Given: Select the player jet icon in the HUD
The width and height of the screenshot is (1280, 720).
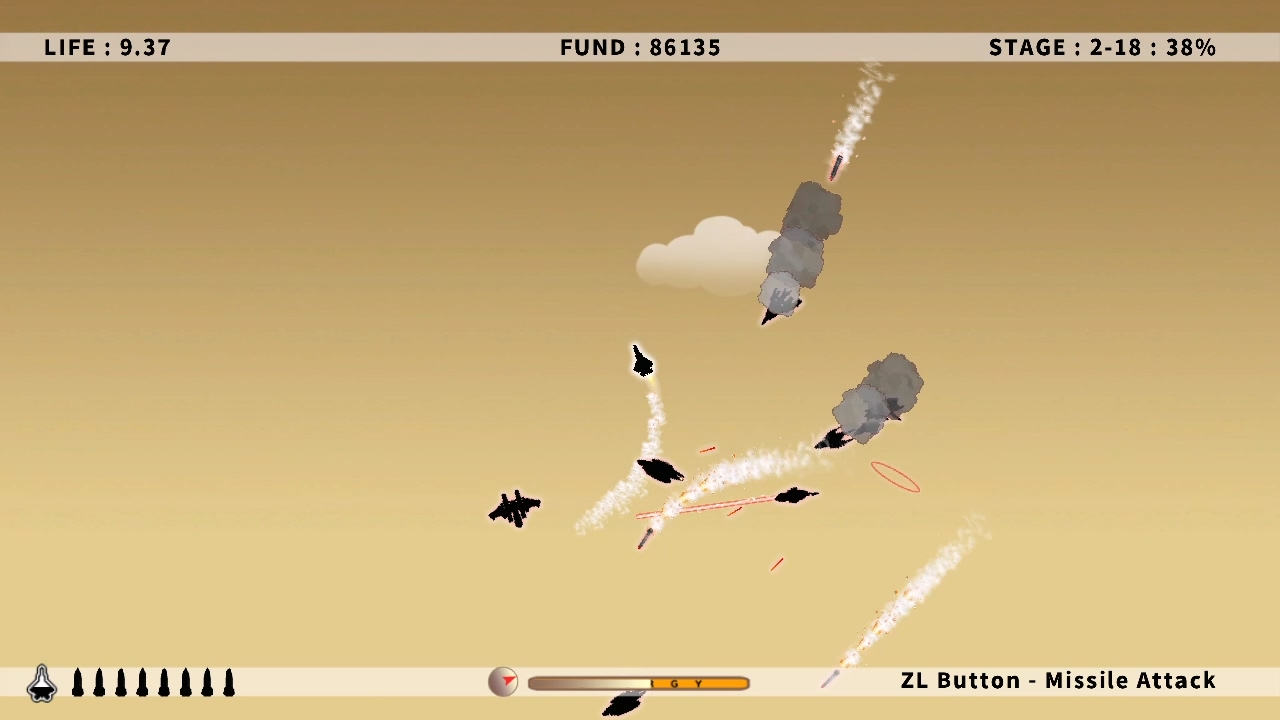Looking at the screenshot, I should pos(41,681).
